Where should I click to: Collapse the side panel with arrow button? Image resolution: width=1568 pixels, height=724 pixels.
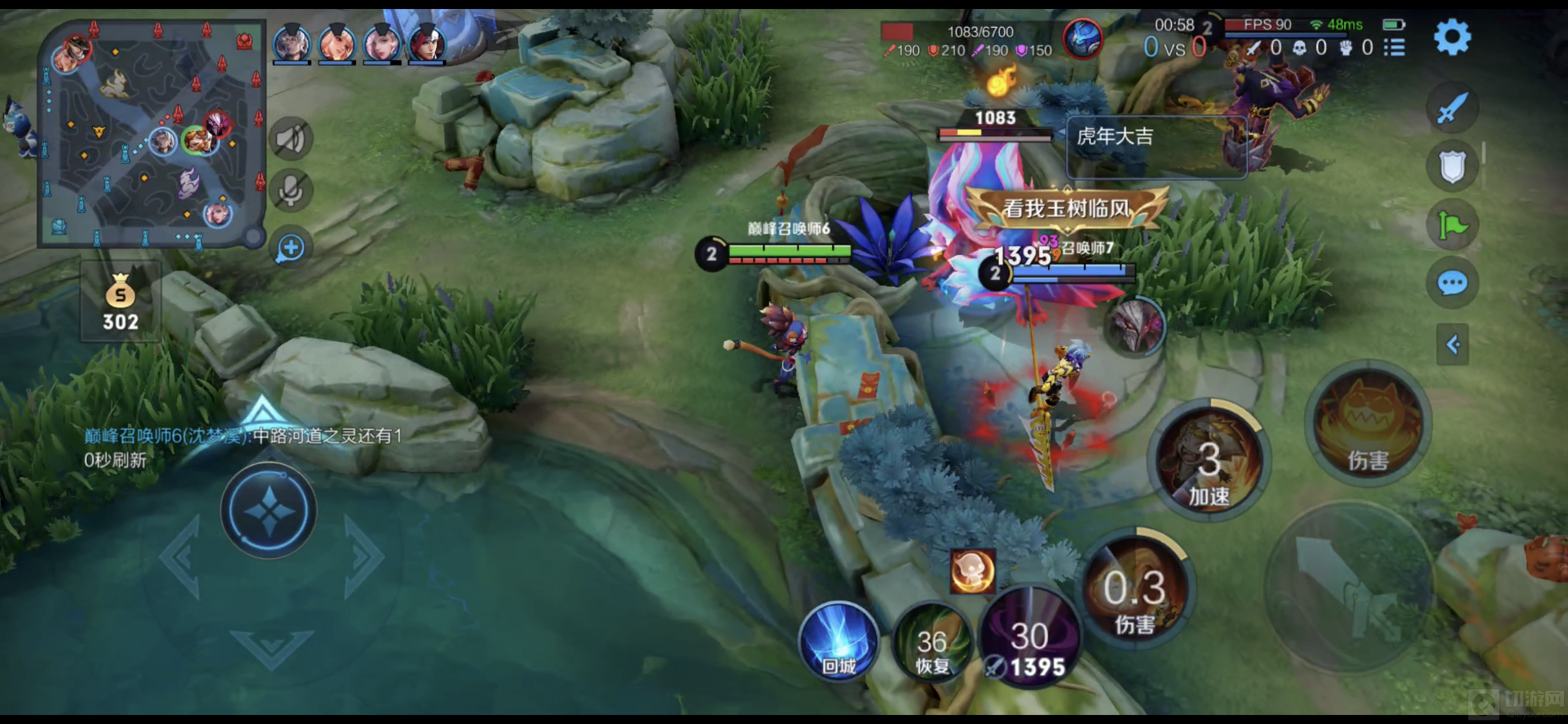pyautogui.click(x=1452, y=345)
